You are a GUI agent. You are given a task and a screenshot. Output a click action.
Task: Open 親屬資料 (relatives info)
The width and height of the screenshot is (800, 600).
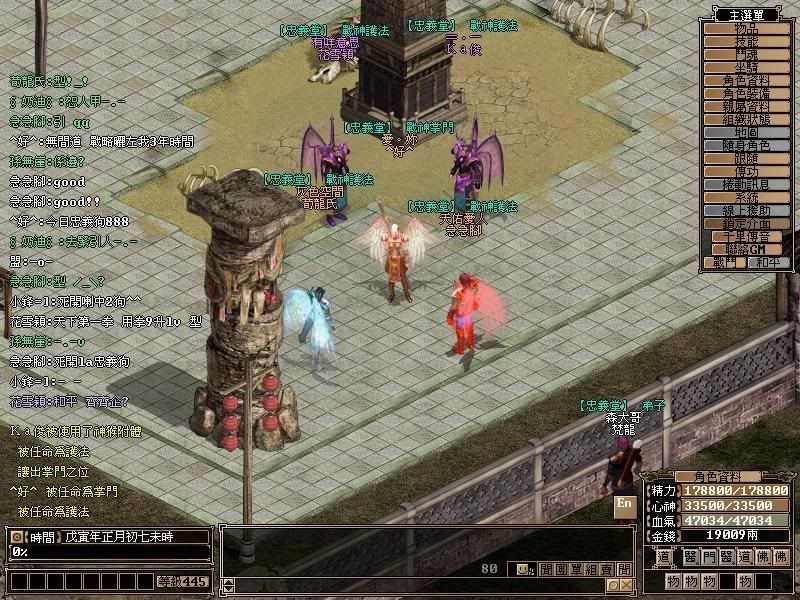pos(748,107)
